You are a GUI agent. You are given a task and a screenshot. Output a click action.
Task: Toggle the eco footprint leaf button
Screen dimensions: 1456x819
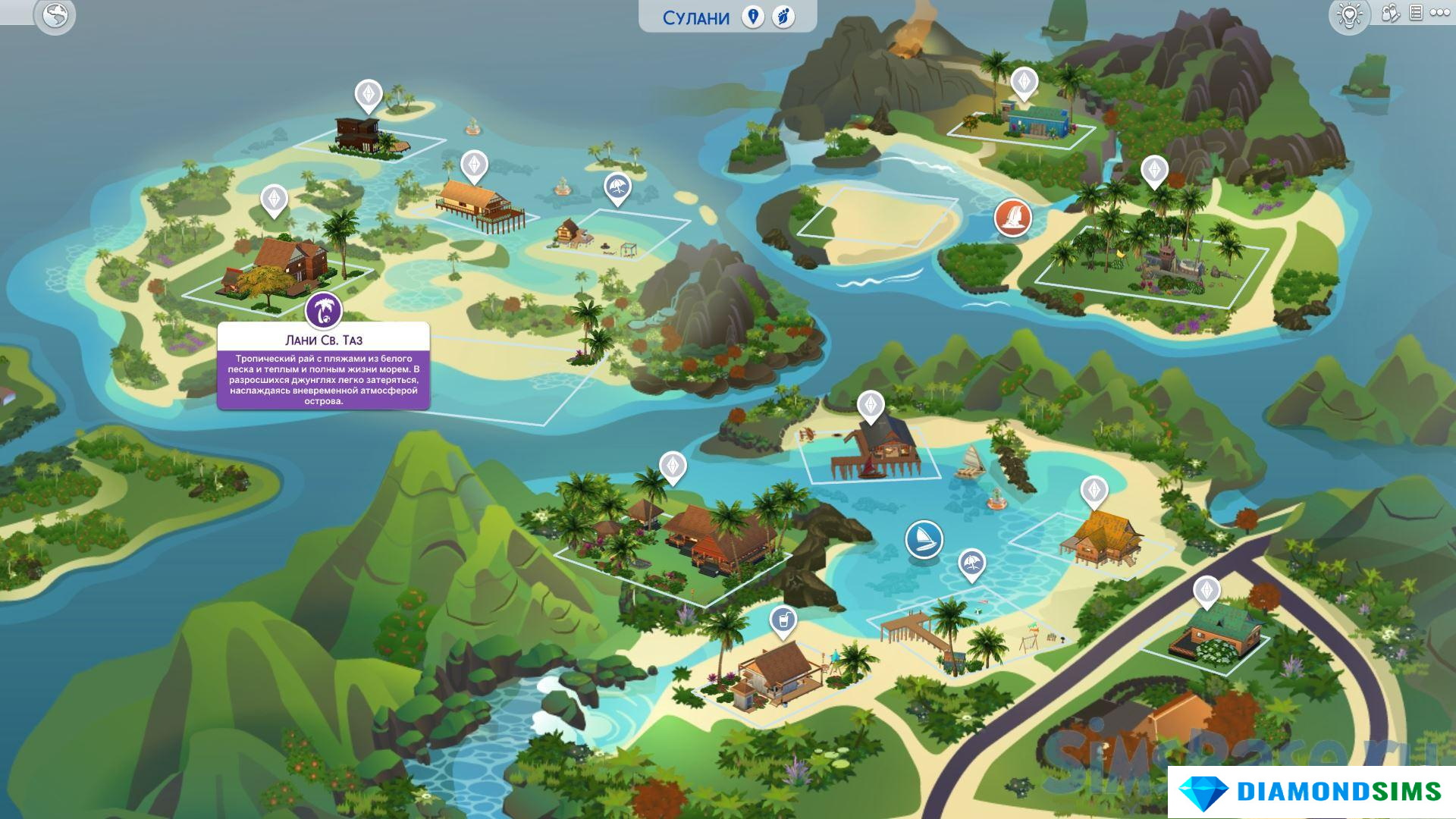click(783, 17)
